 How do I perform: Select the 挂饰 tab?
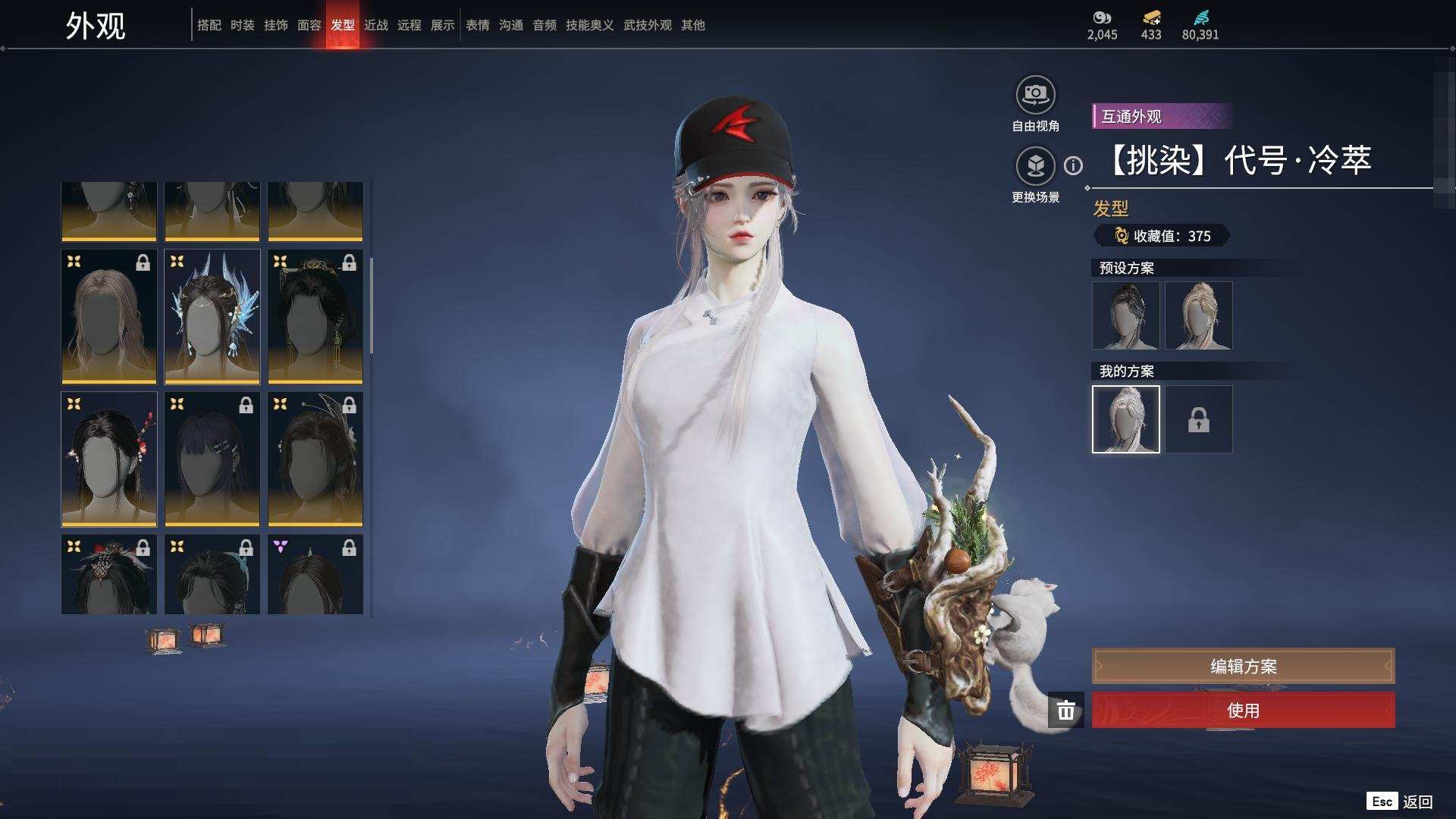point(276,25)
